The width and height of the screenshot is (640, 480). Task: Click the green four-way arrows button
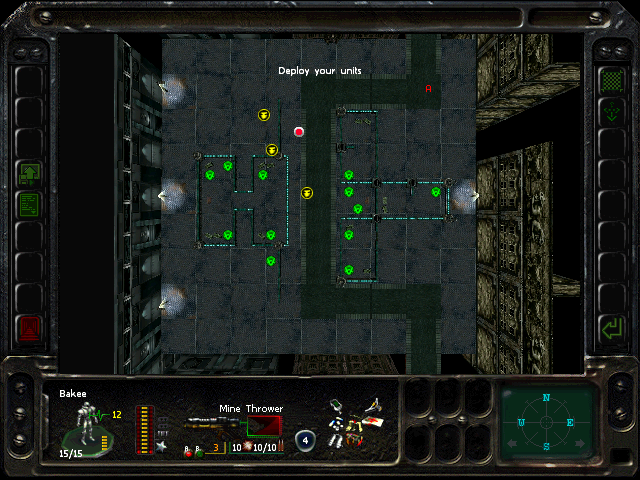(x=610, y=113)
